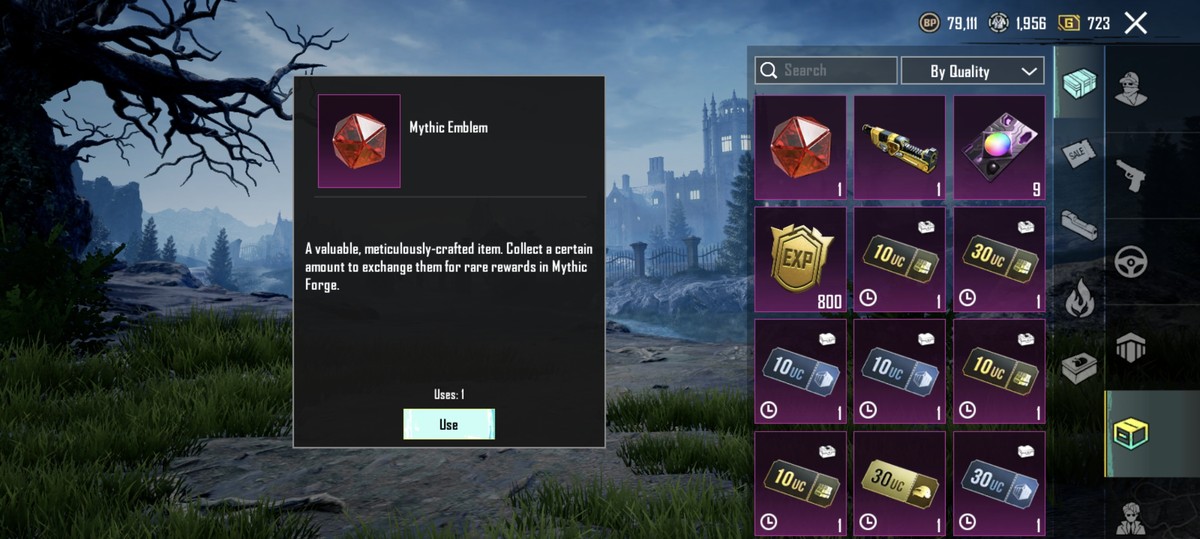Choose the rainbow orb card item
Screen dimensions: 1200x539
point(999,148)
